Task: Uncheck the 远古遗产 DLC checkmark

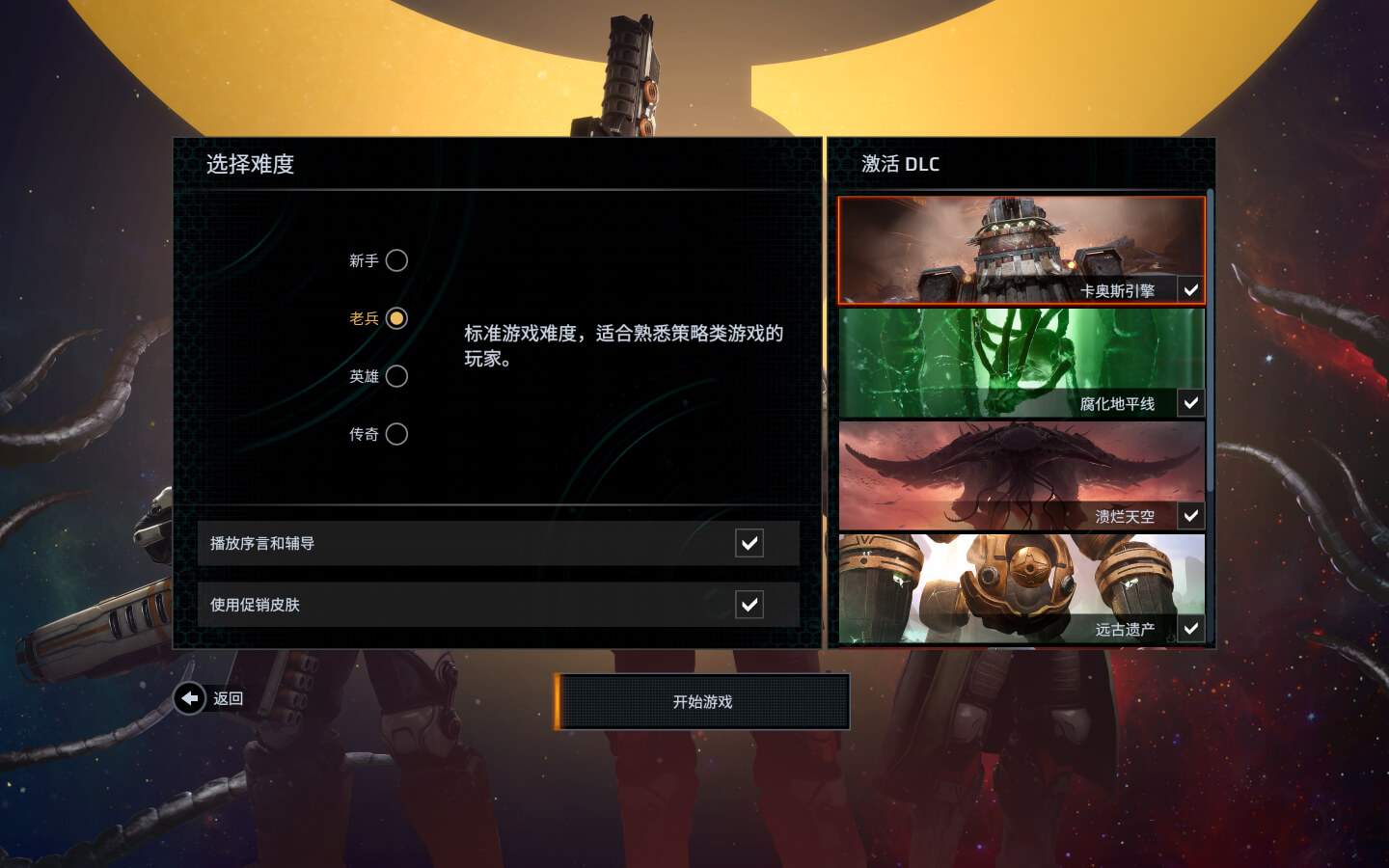Action: point(1192,628)
